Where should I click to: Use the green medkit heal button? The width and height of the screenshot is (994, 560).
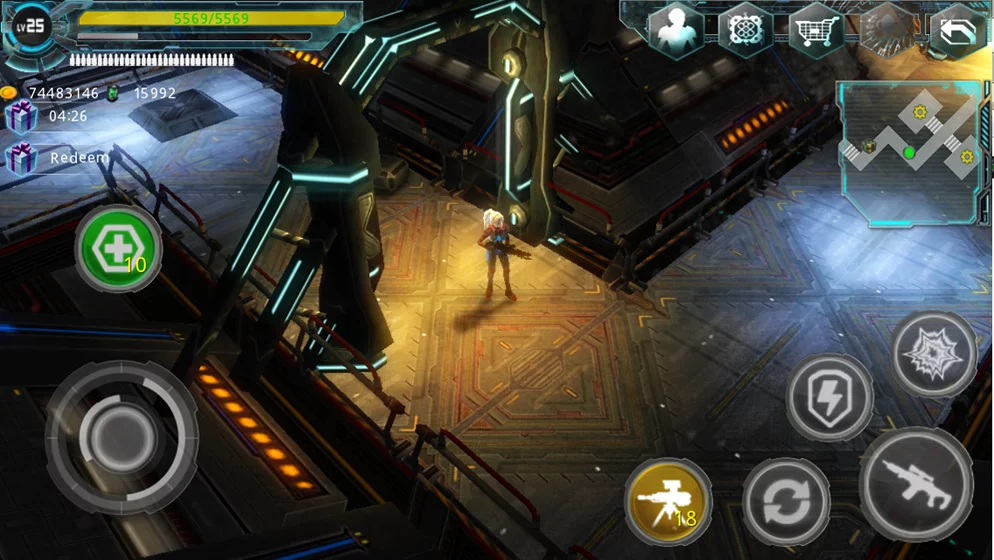click(x=118, y=248)
